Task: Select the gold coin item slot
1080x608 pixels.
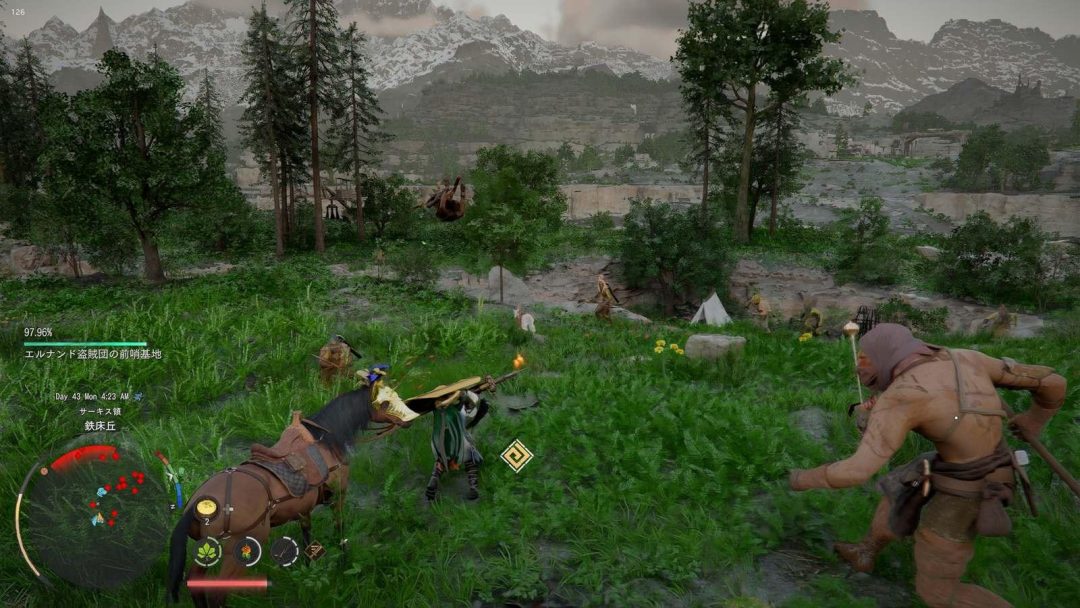Action: [x=206, y=507]
